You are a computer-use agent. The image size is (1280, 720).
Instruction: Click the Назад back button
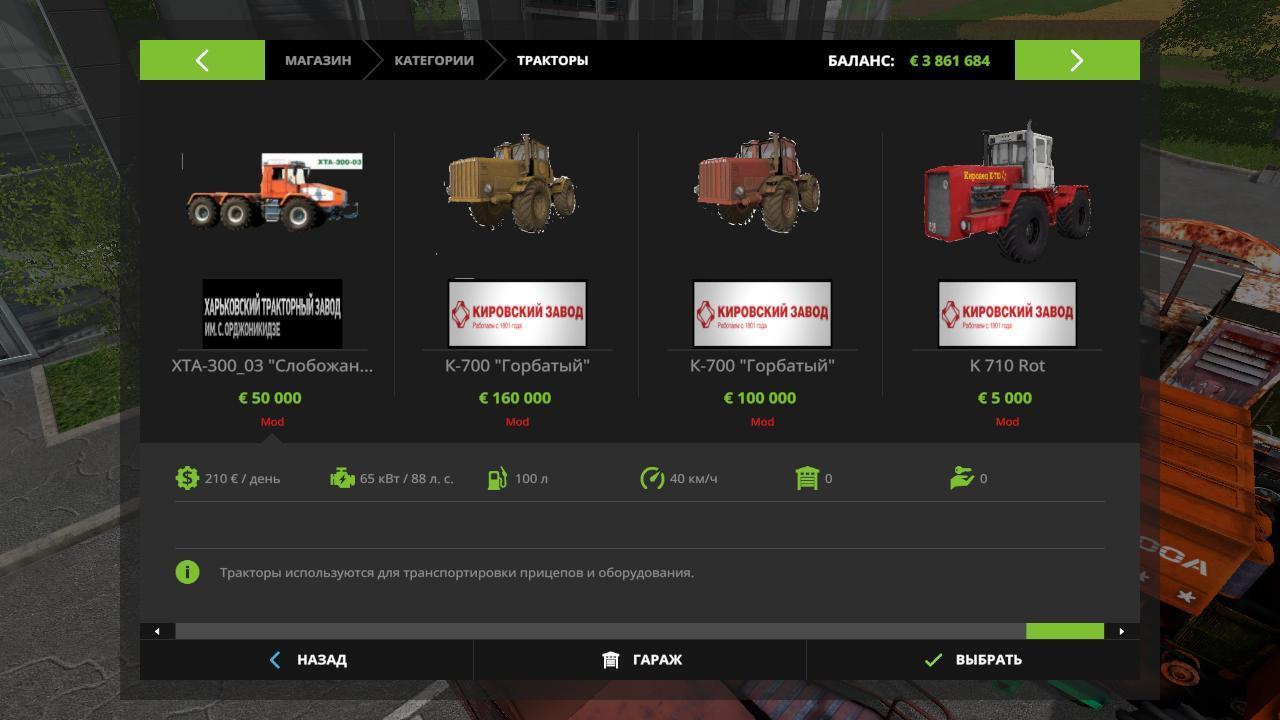(307, 660)
